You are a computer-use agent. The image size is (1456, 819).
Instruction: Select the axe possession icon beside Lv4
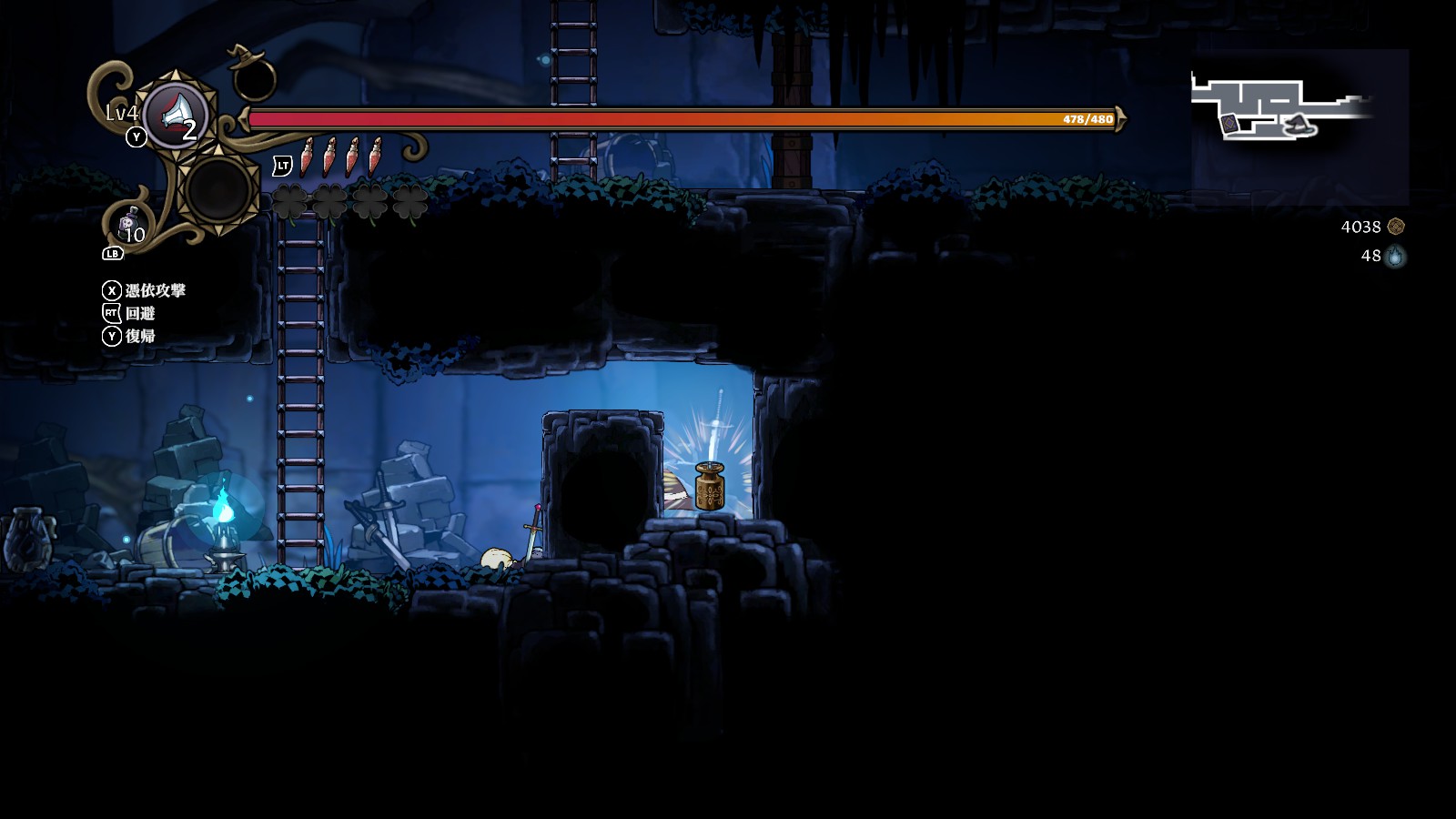point(177,115)
